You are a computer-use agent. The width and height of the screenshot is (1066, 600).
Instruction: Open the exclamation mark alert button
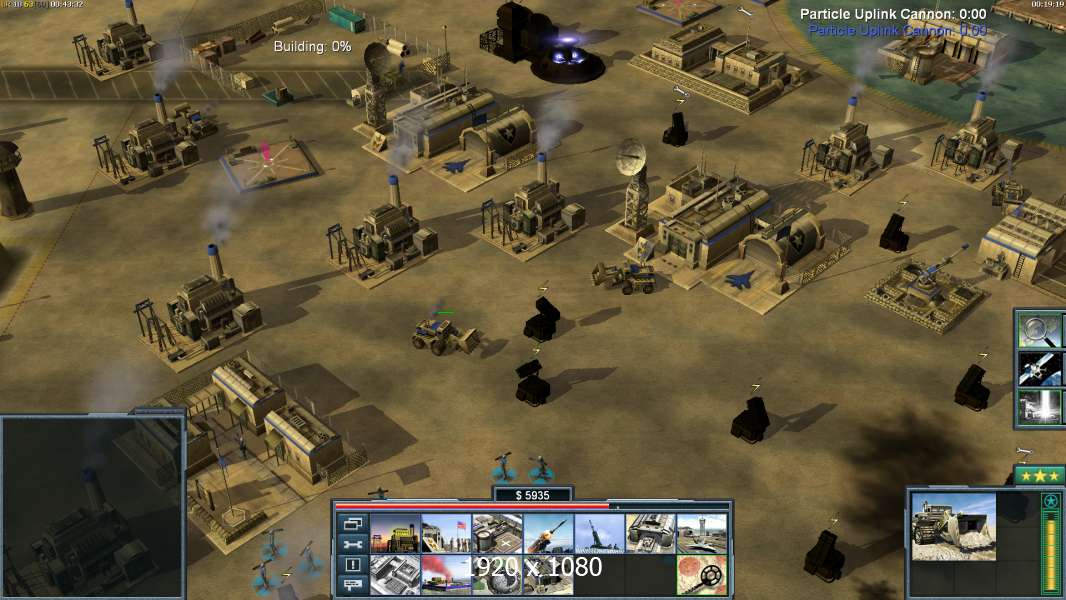352,565
